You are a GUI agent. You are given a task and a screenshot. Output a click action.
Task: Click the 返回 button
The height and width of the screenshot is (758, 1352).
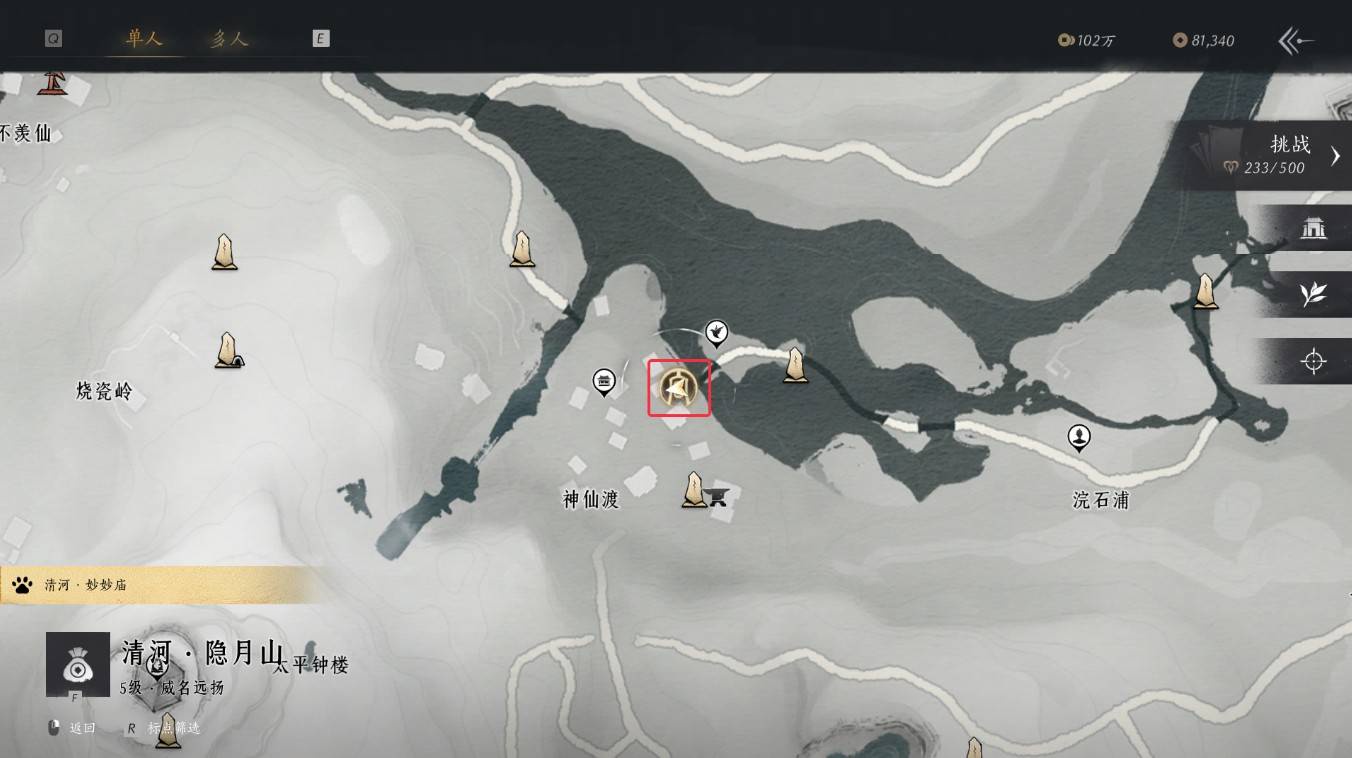72,728
